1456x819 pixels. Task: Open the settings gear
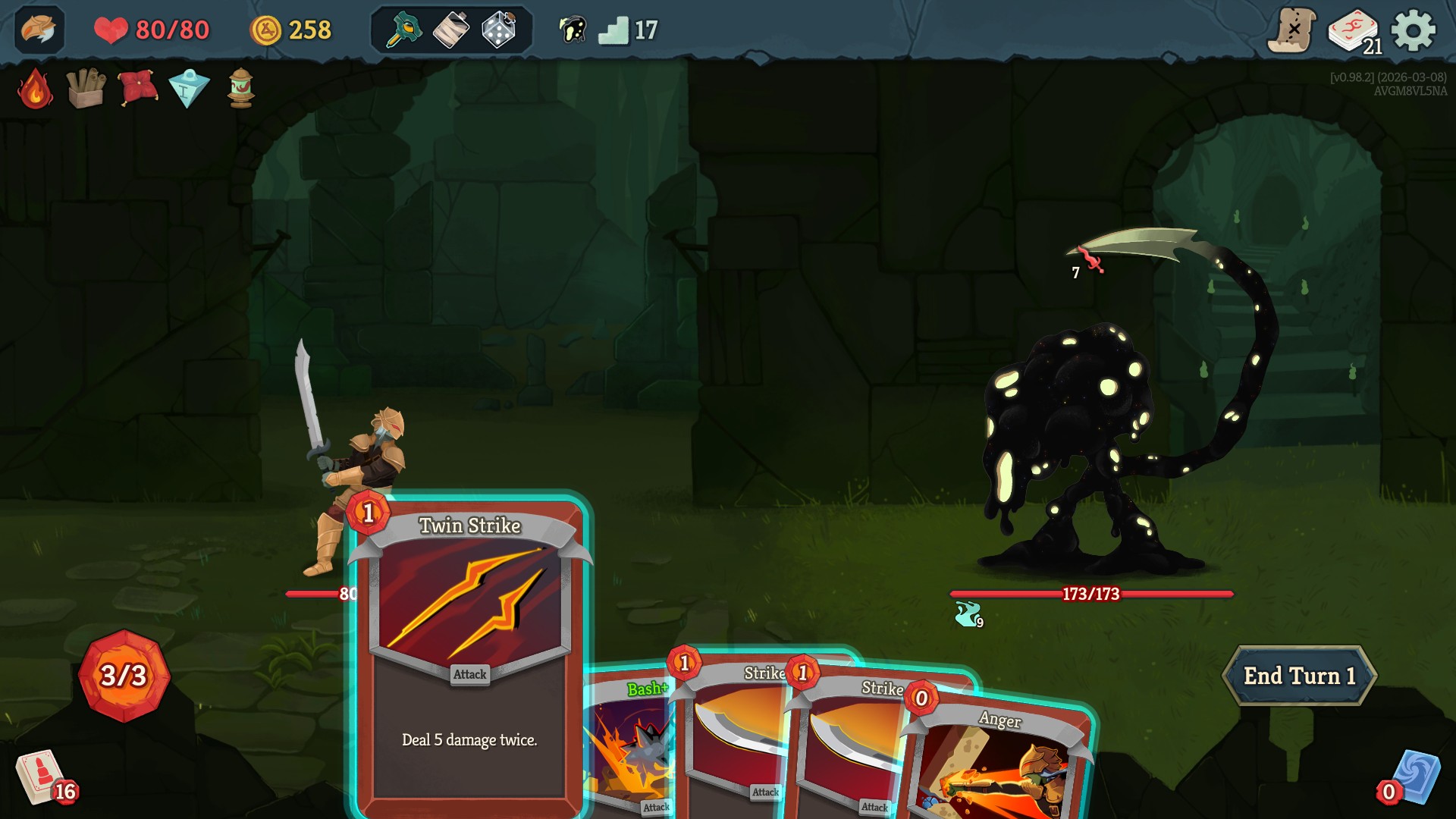(1412, 31)
